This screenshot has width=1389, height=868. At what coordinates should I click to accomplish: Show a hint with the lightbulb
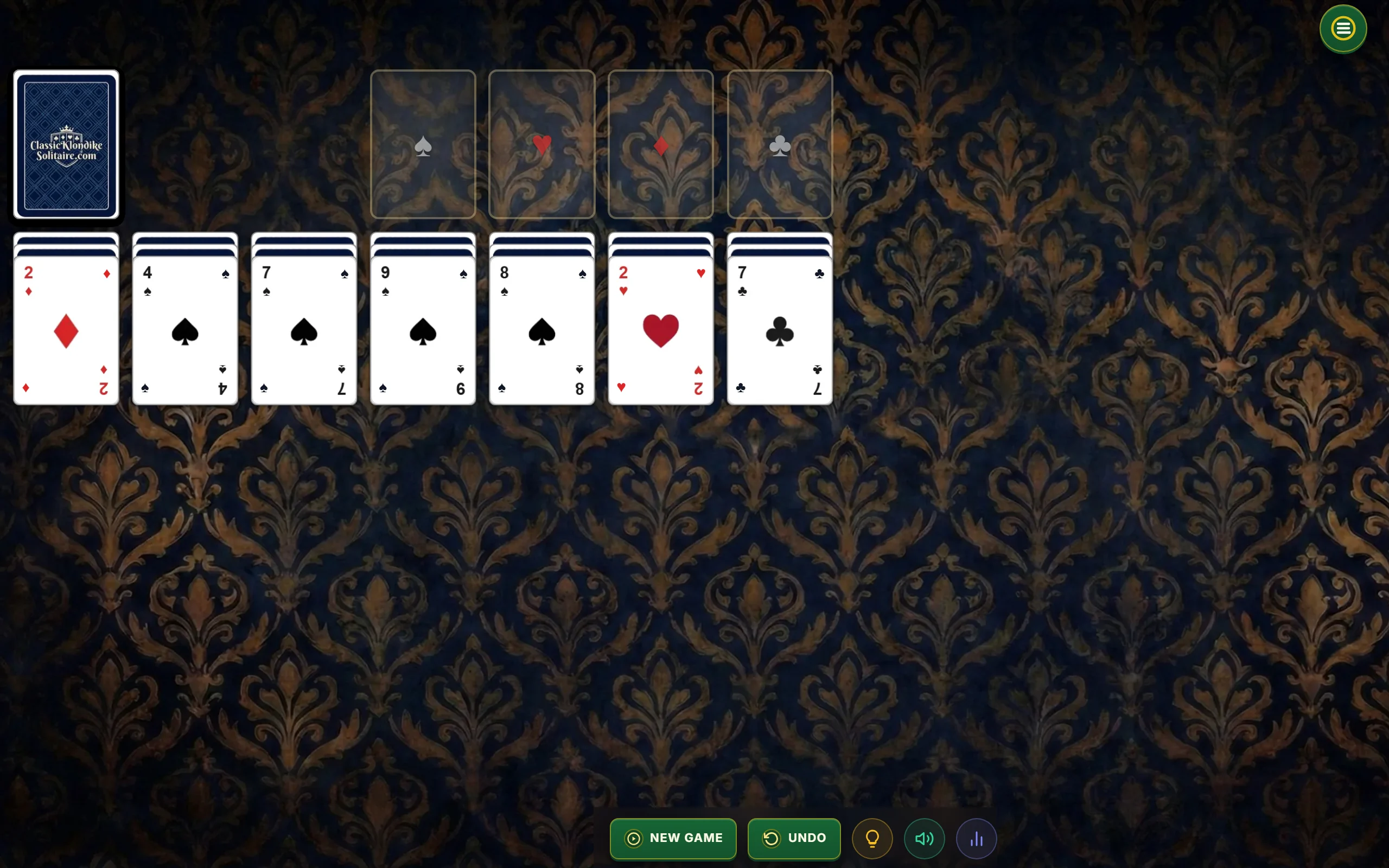(872, 839)
